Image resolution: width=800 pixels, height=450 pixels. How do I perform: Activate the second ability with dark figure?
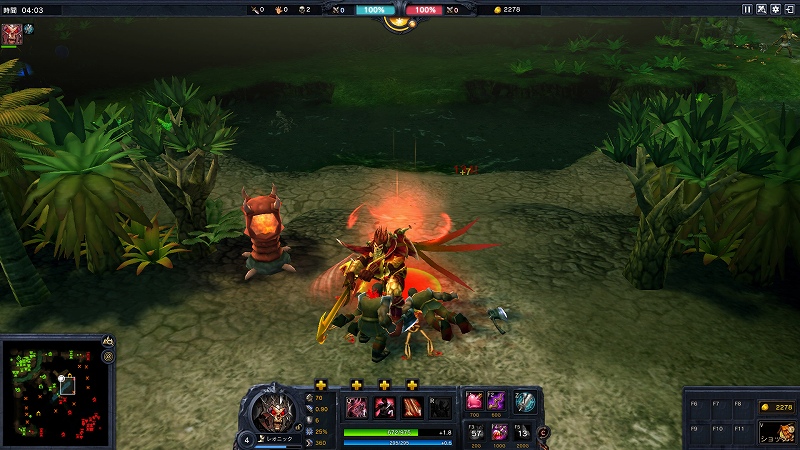pos(384,408)
